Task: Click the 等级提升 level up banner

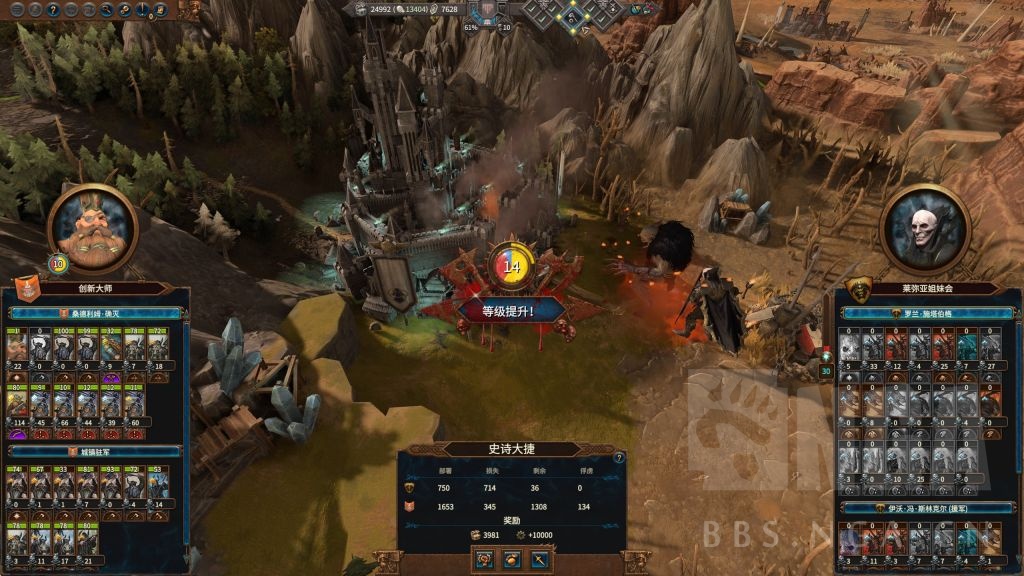Action: pos(509,310)
